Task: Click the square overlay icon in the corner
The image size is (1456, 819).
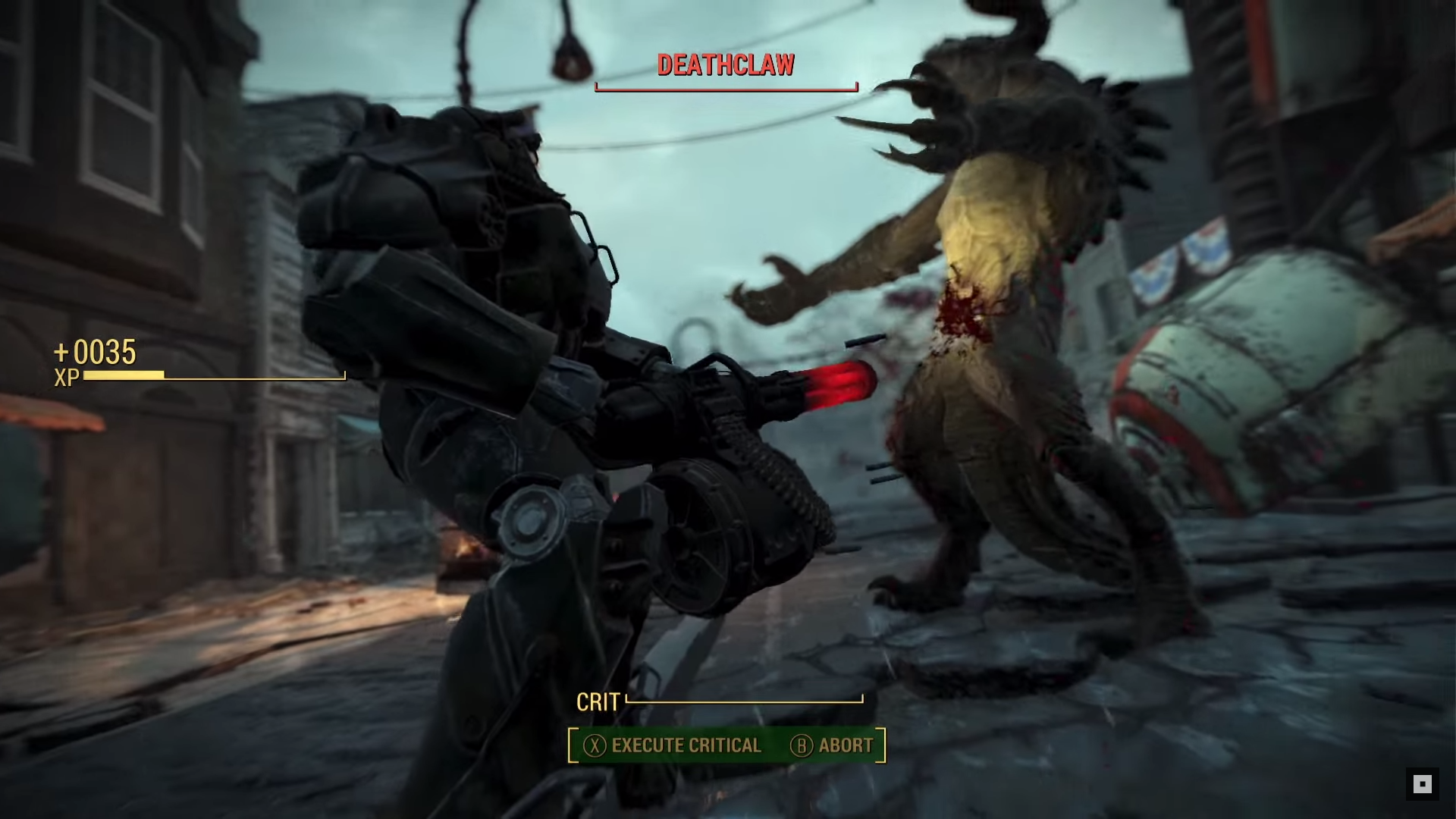Action: click(x=1422, y=784)
